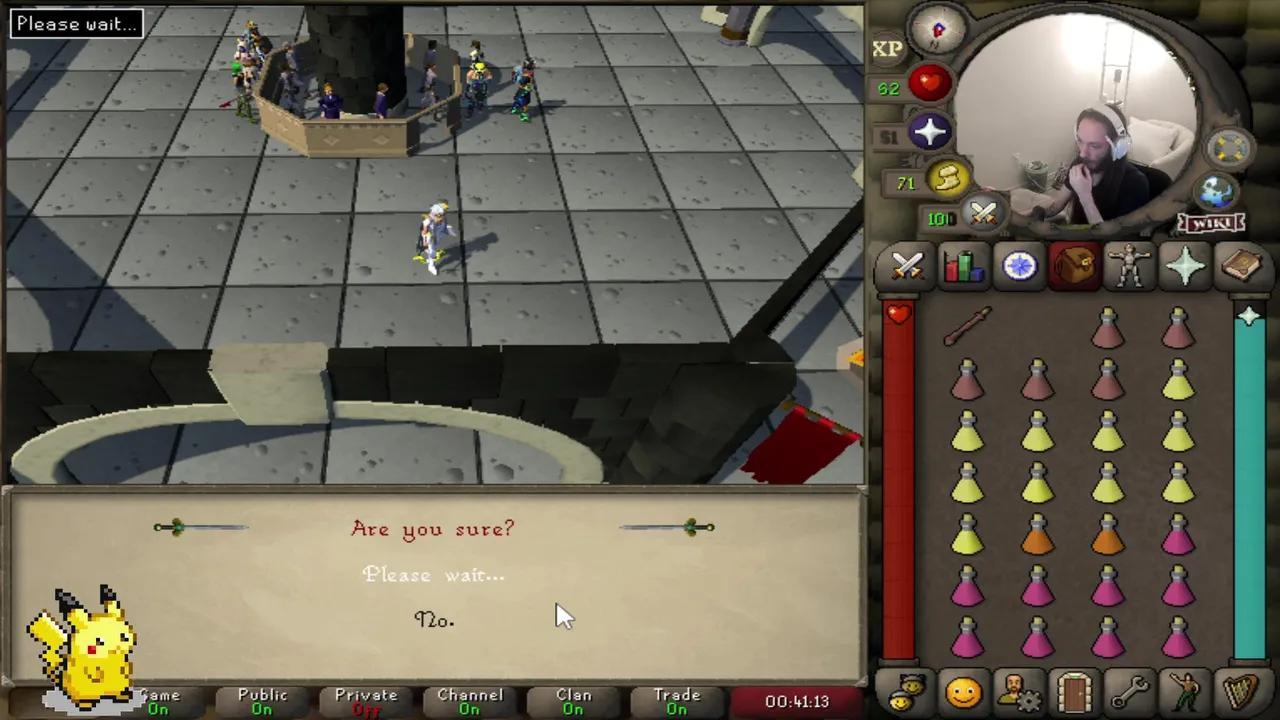Switch to the Equipment tab
The image size is (1280, 720).
[x=1130, y=264]
